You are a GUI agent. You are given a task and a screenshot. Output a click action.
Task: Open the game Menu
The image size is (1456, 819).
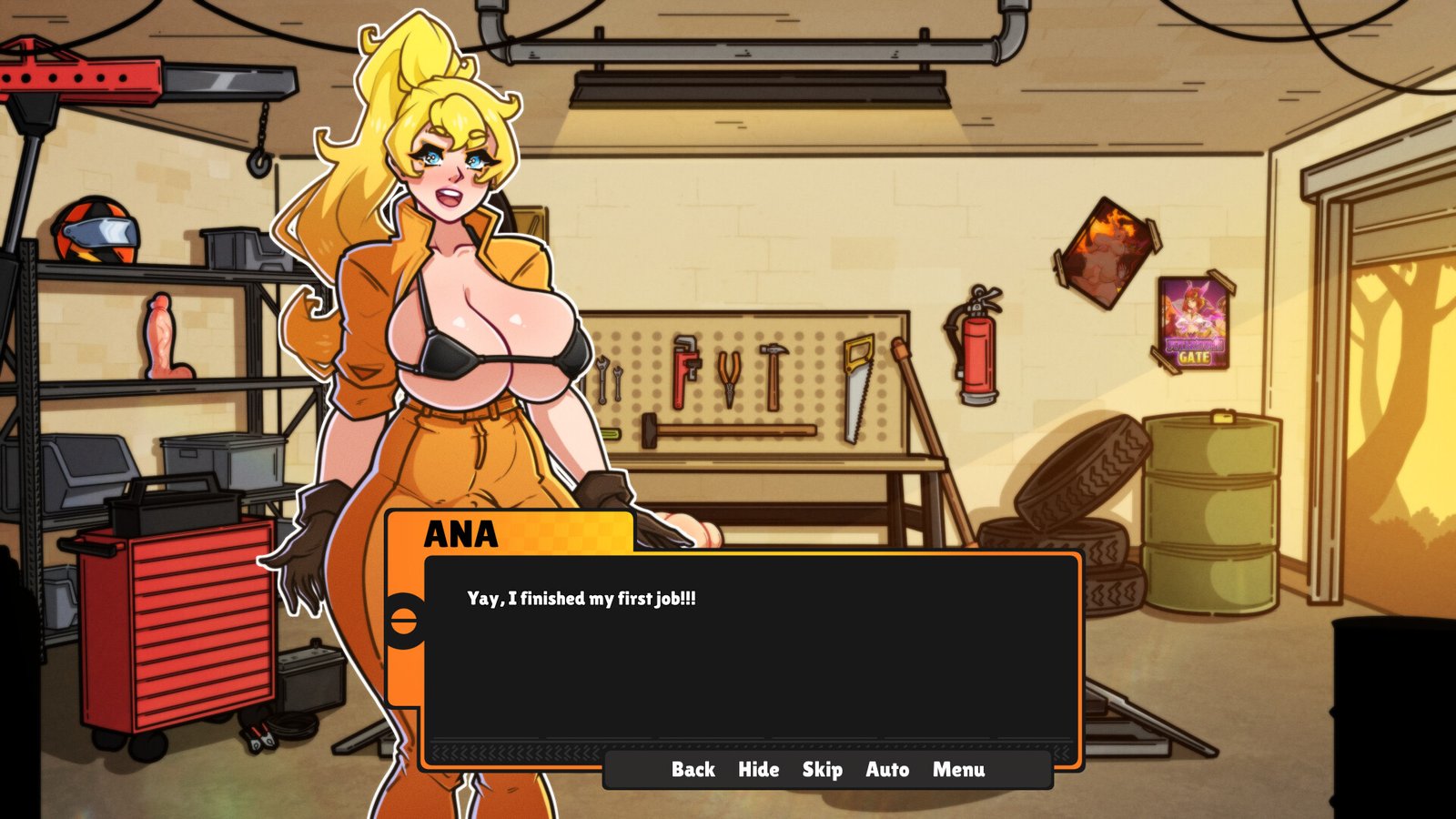click(x=958, y=770)
